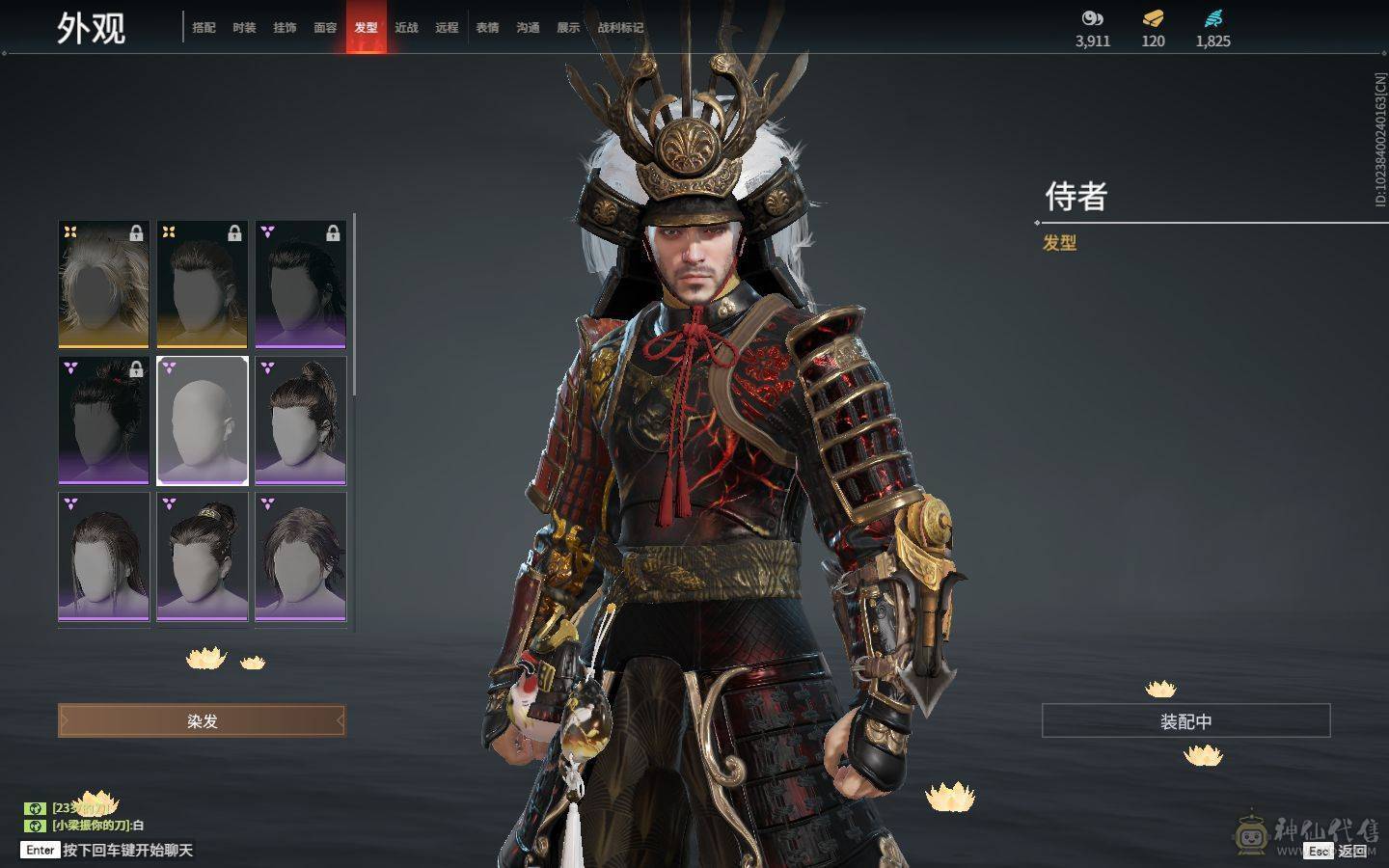
Task: Click the 装配中 equip button
Action: pyautogui.click(x=1185, y=721)
